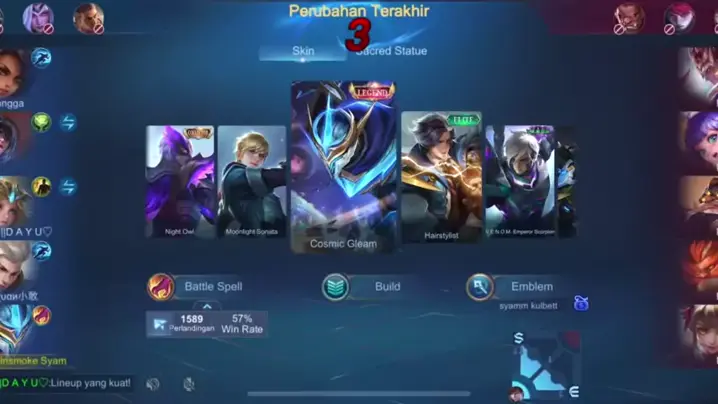Switch to the Skin tab
718x404 pixels.
(303, 51)
